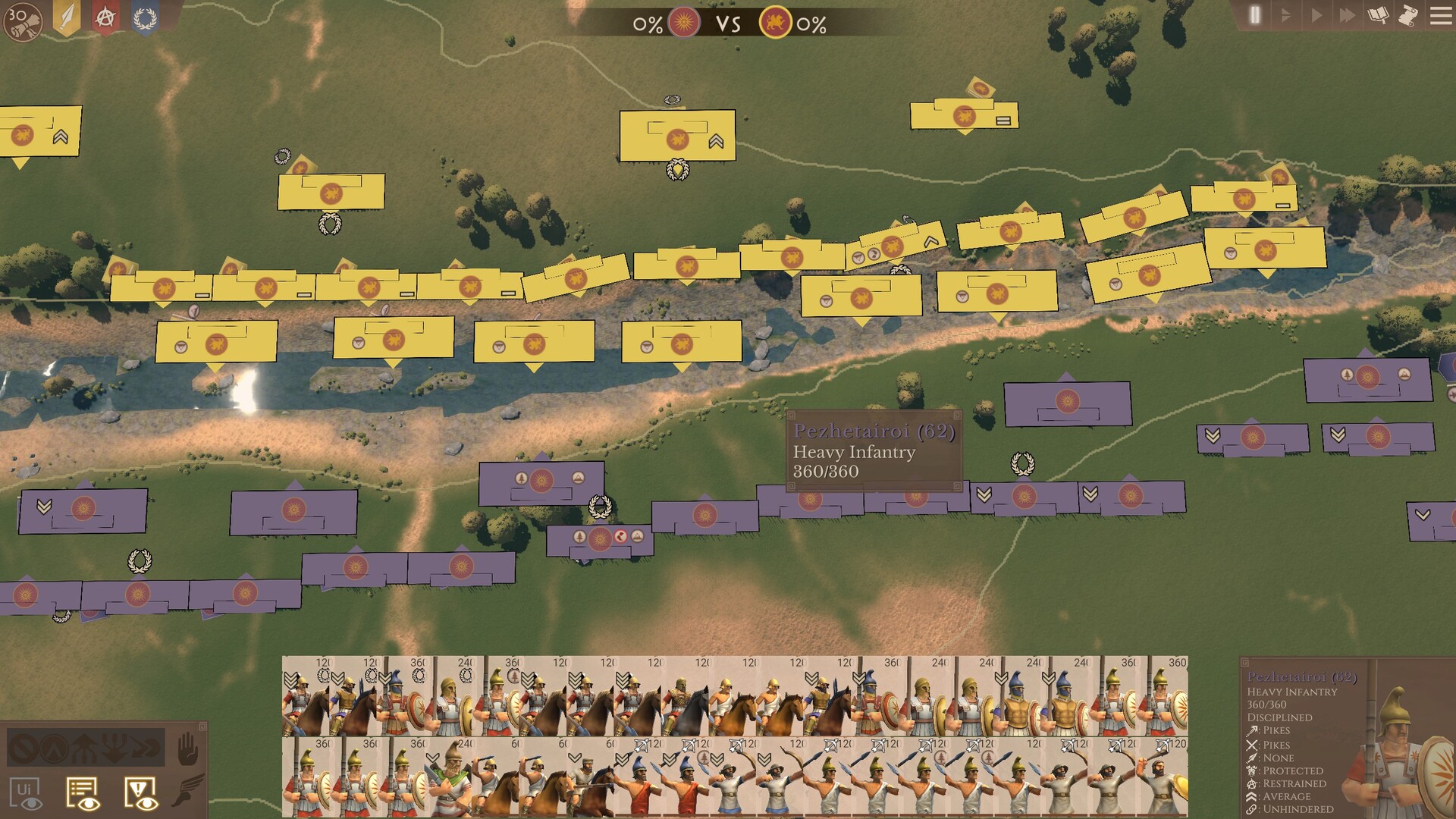Toggle the list panel visibility button
1456x819 pixels.
pos(82,792)
